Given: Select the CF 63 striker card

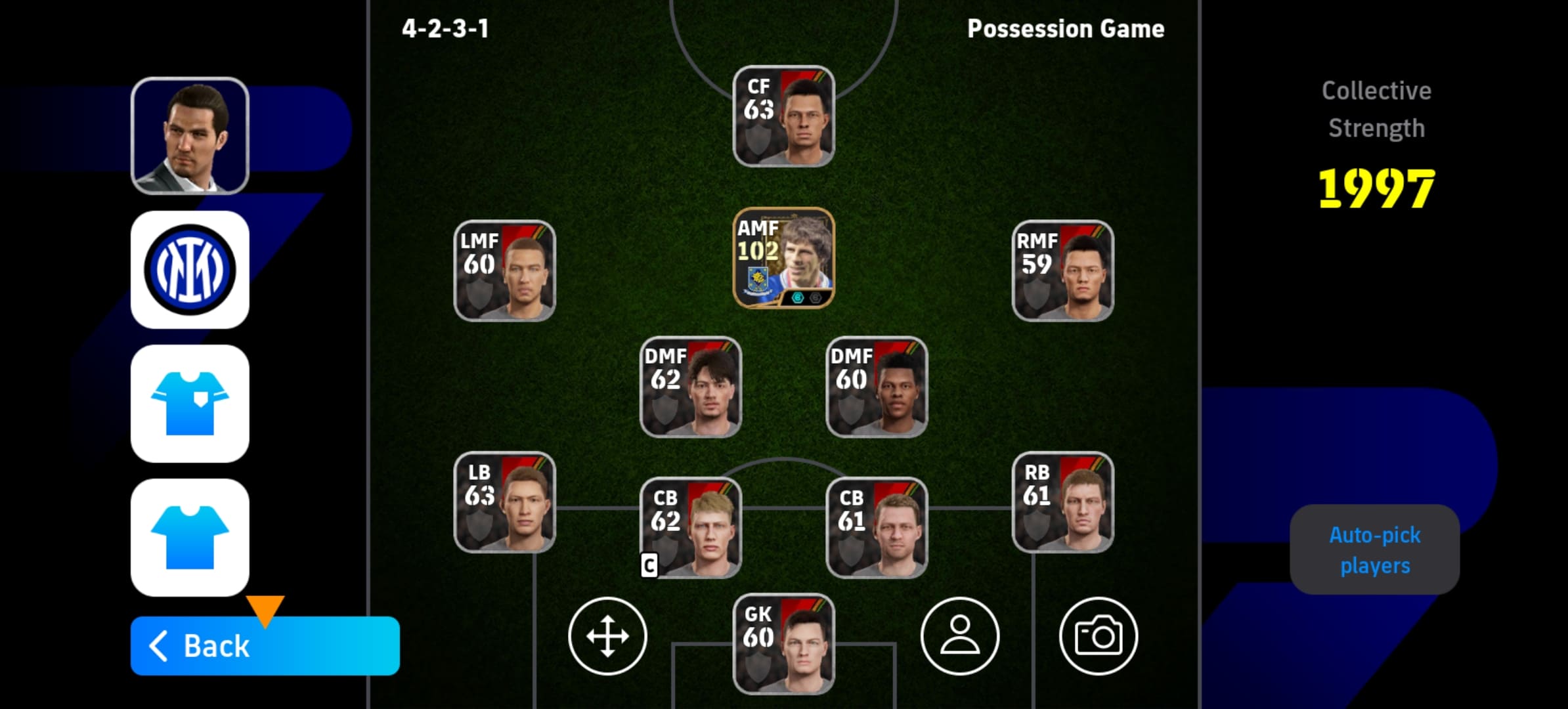Looking at the screenshot, I should (x=783, y=116).
